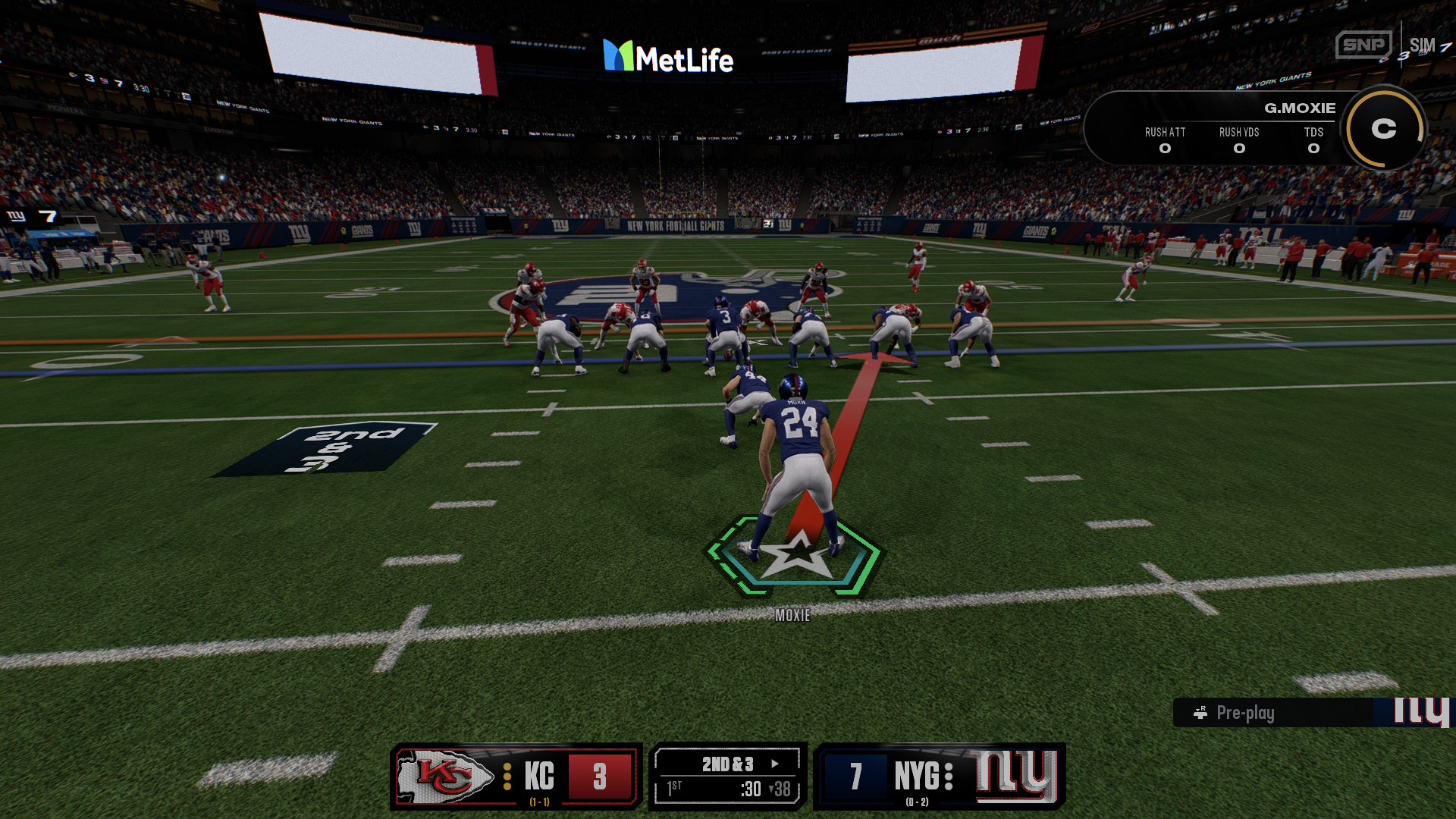Image resolution: width=1456 pixels, height=819 pixels.
Task: Toggle the SNP mode indicator
Action: pyautogui.click(x=1363, y=45)
